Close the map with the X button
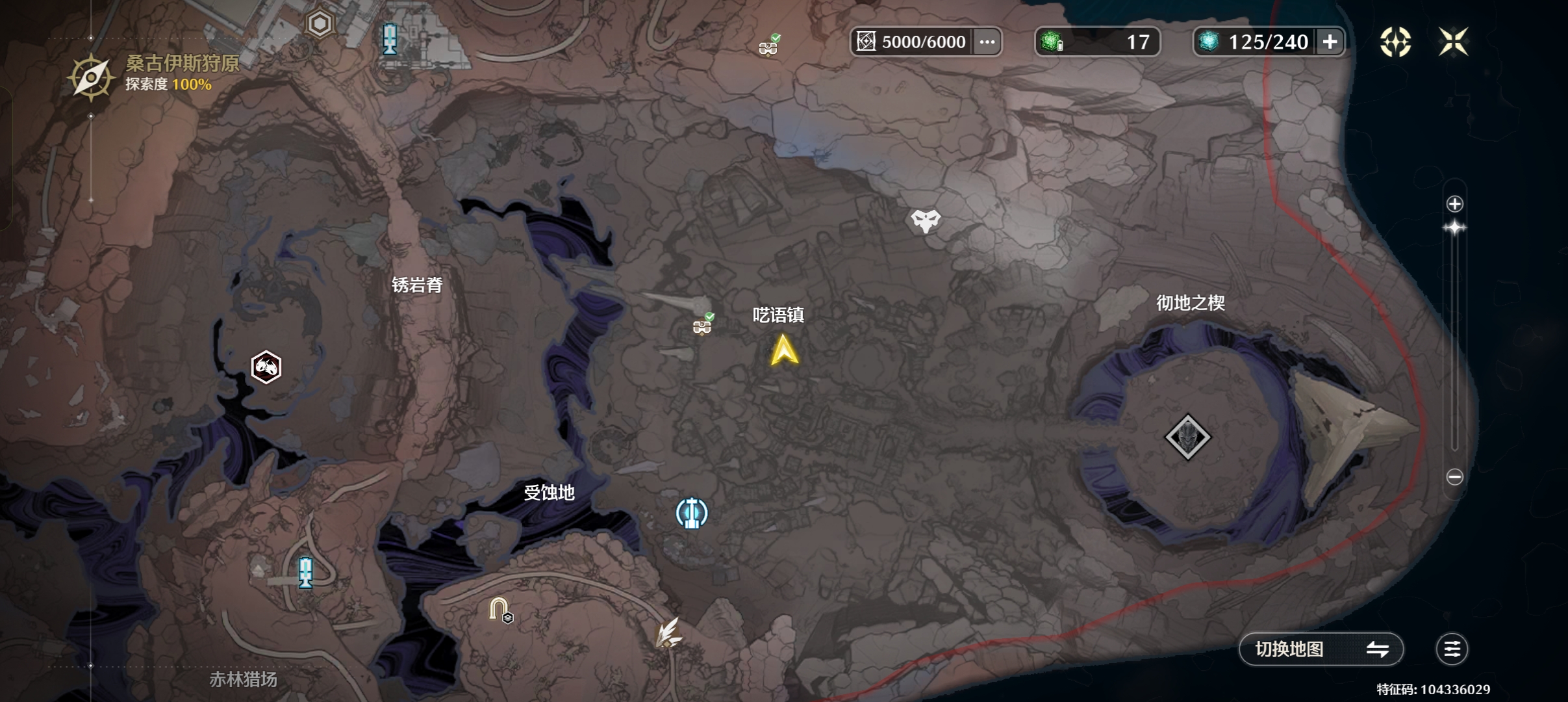The width and height of the screenshot is (1568, 702). pos(1453,42)
